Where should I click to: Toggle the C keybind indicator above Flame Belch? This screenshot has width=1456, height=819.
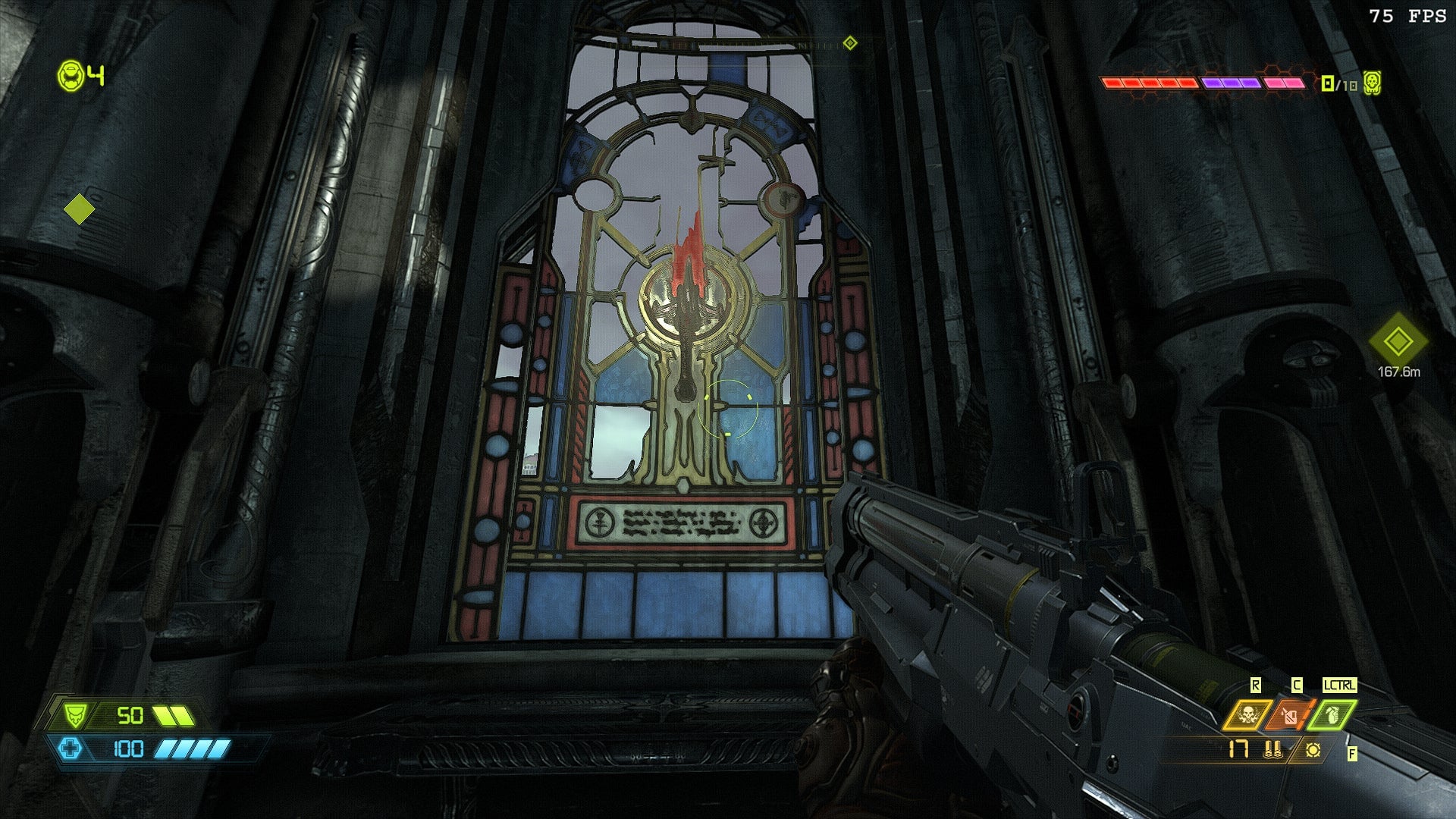(1297, 684)
